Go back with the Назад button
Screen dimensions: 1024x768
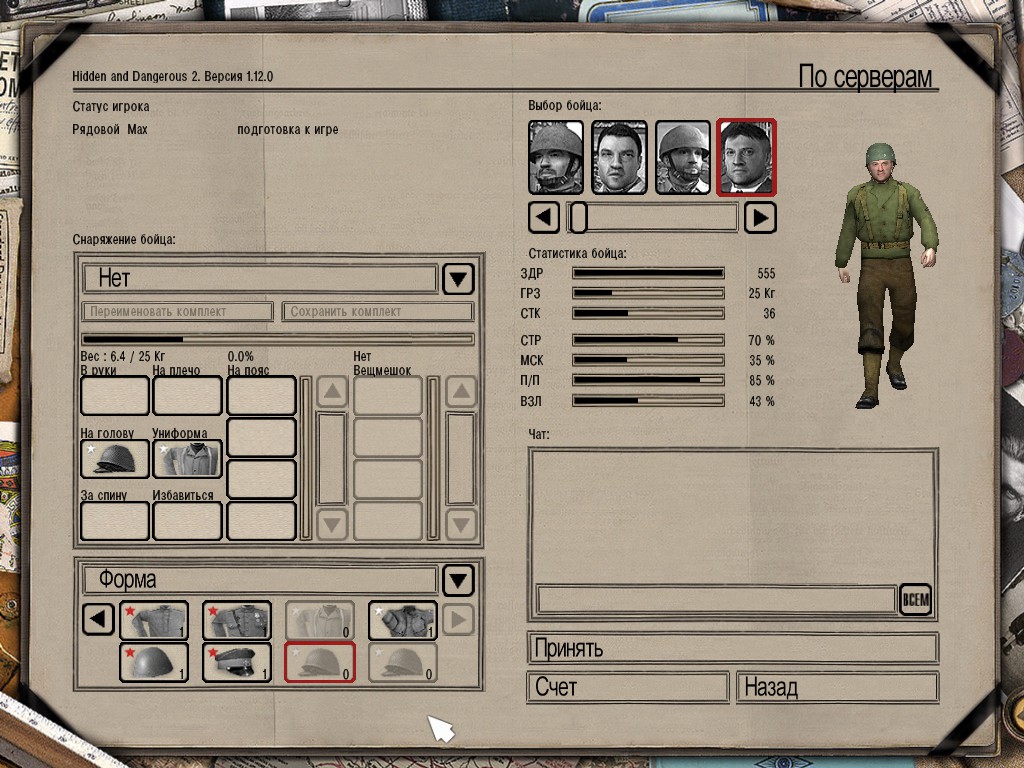837,688
